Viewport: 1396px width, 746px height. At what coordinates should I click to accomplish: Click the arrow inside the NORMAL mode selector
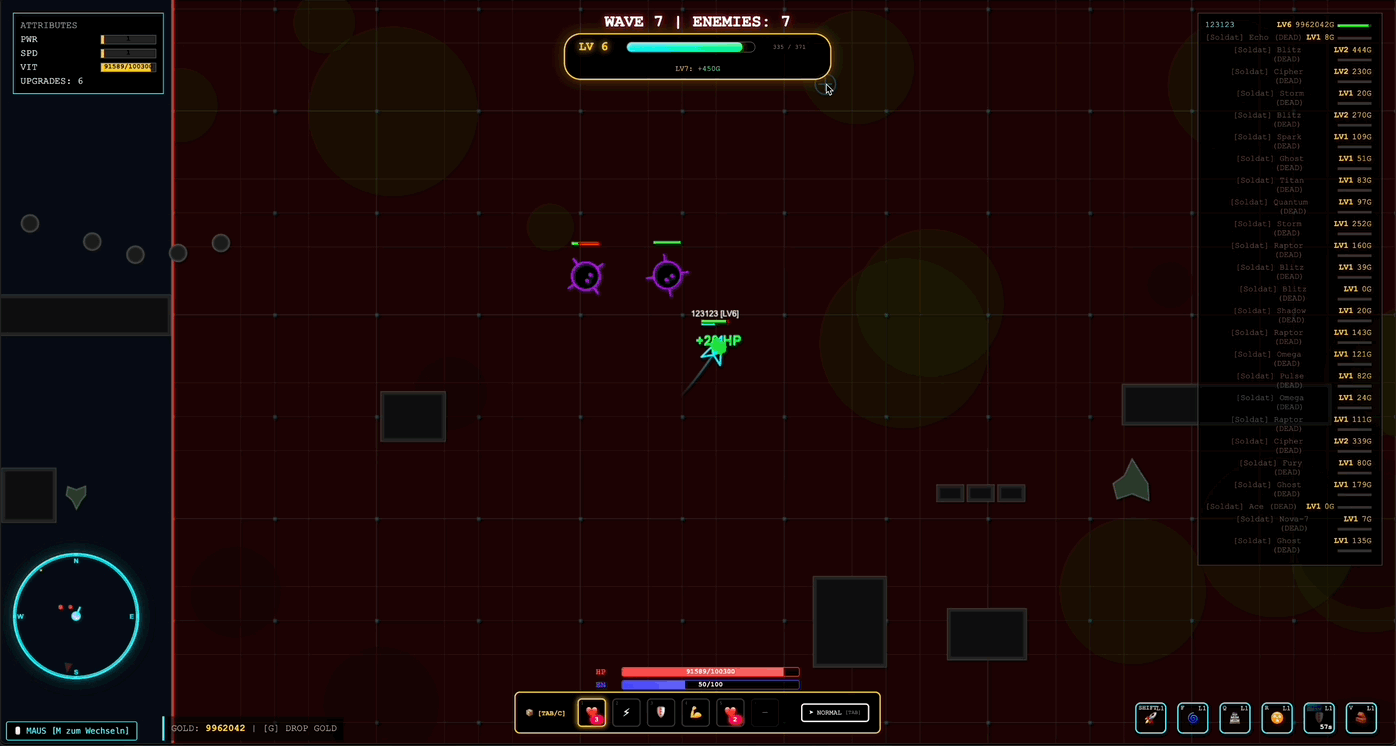[812, 711]
